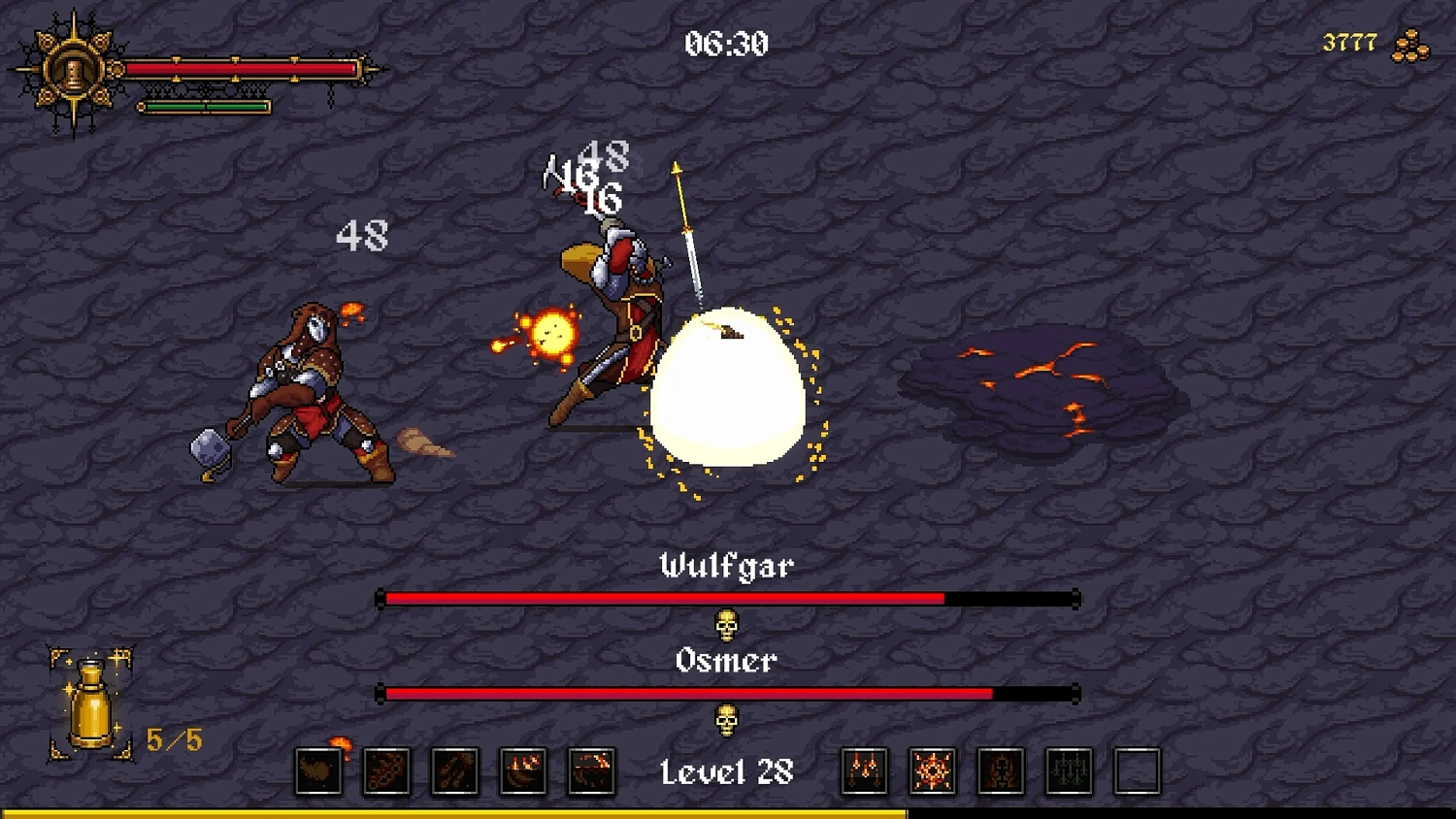
Task: Select the burning sun wheel item icon
Action: tap(932, 770)
